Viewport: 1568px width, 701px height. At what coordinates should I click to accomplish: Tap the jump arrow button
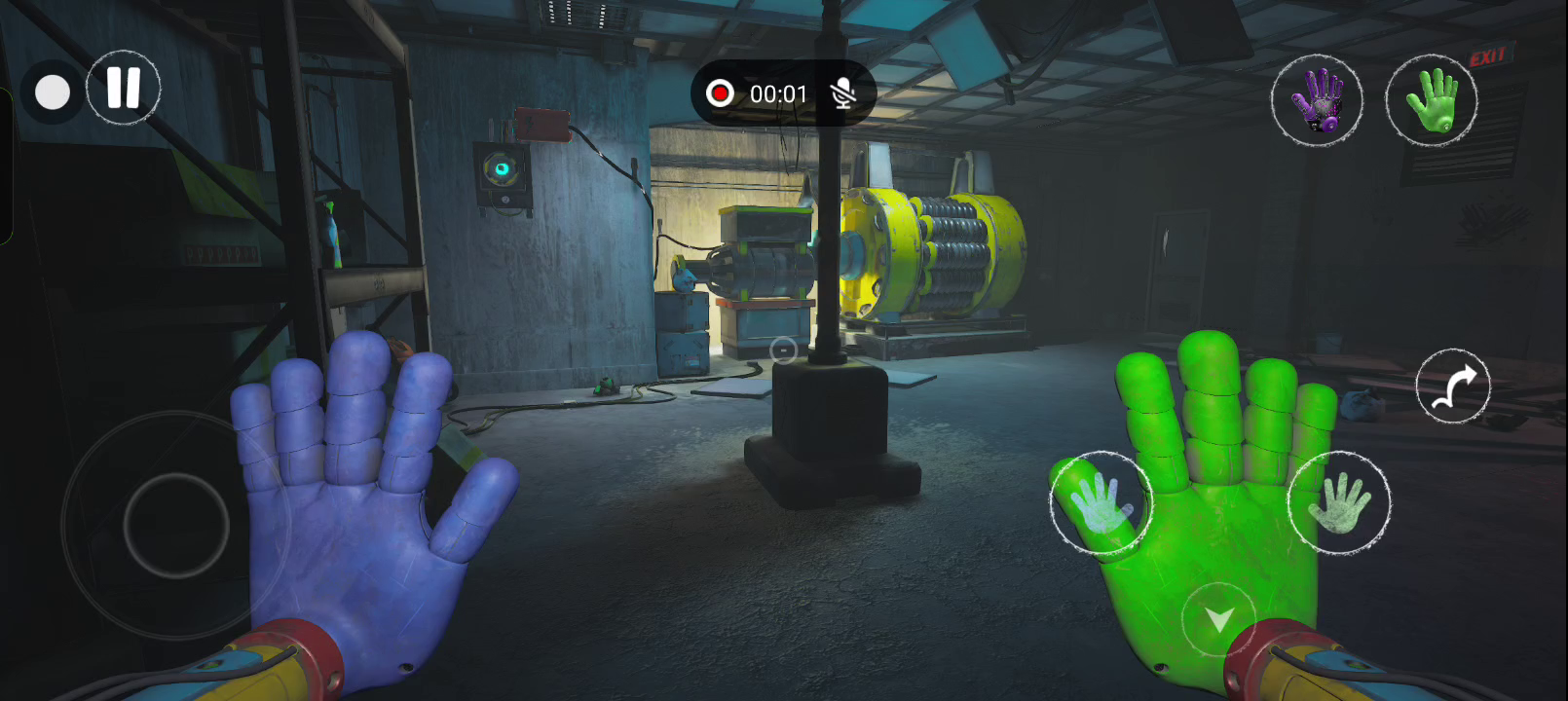(1452, 387)
